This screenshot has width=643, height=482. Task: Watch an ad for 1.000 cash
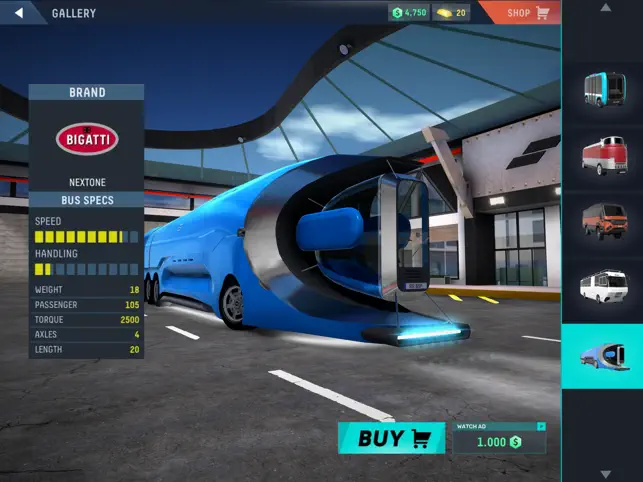[500, 440]
